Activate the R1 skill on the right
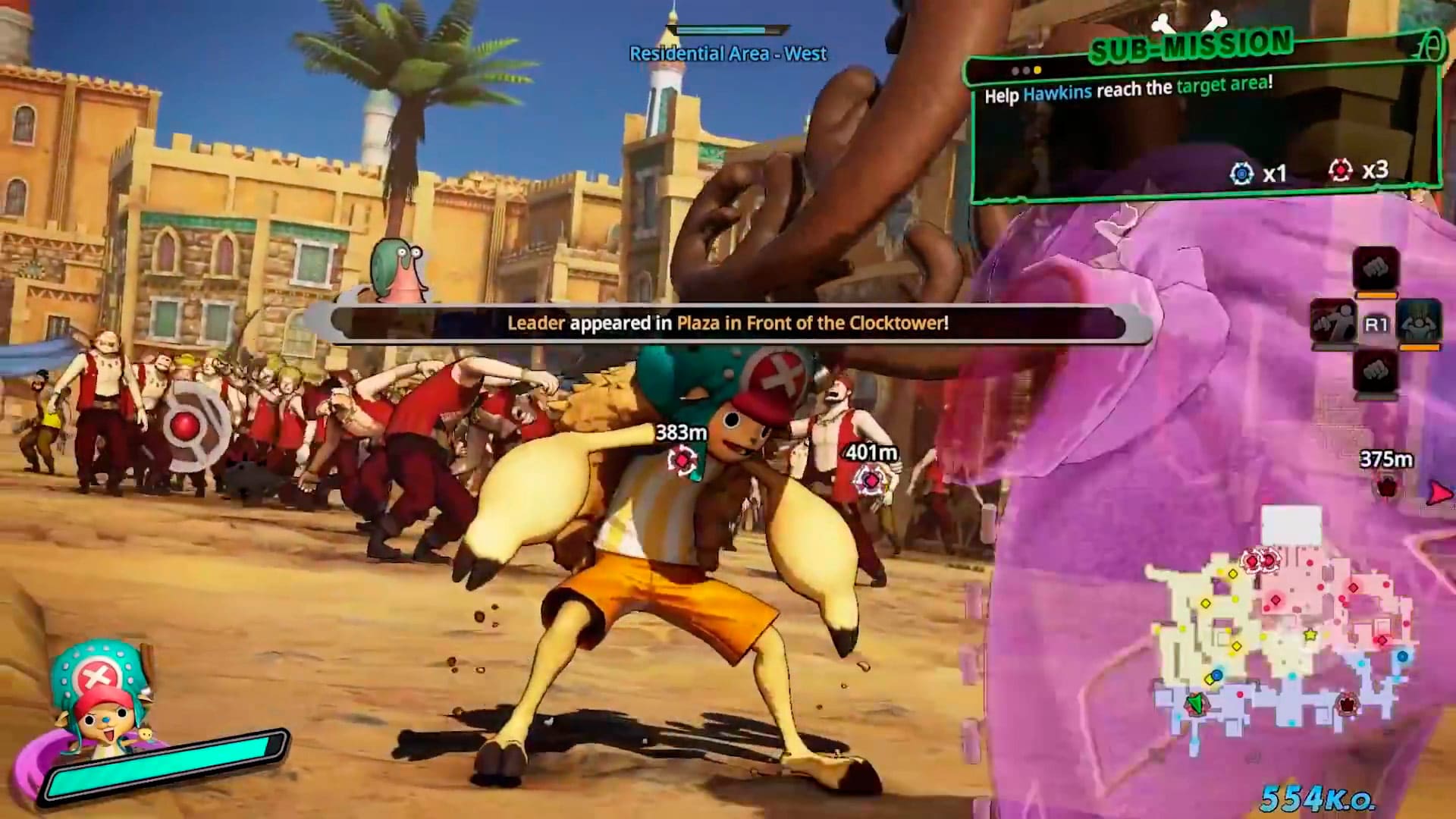The height and width of the screenshot is (819, 1456). [1420, 322]
